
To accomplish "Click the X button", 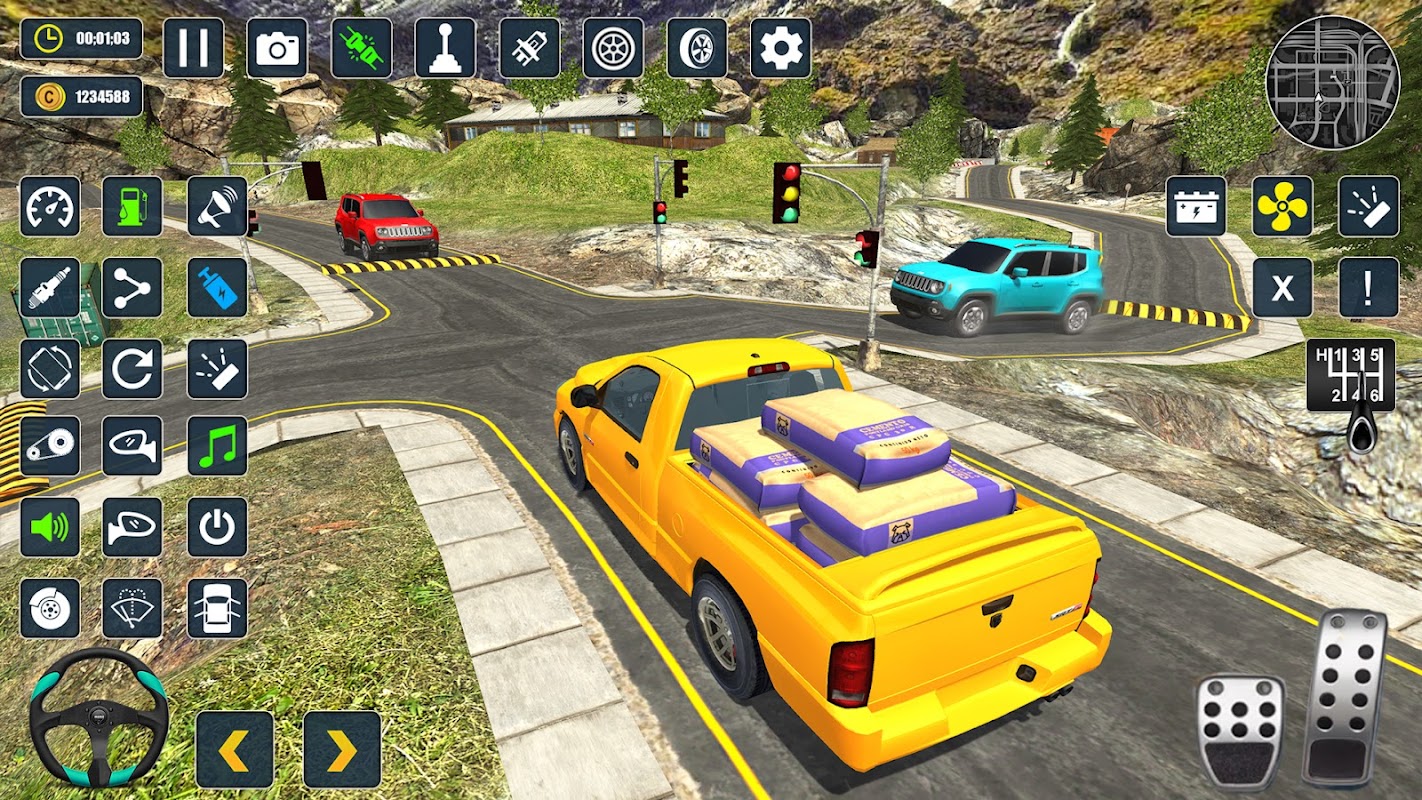I will click(1283, 288).
